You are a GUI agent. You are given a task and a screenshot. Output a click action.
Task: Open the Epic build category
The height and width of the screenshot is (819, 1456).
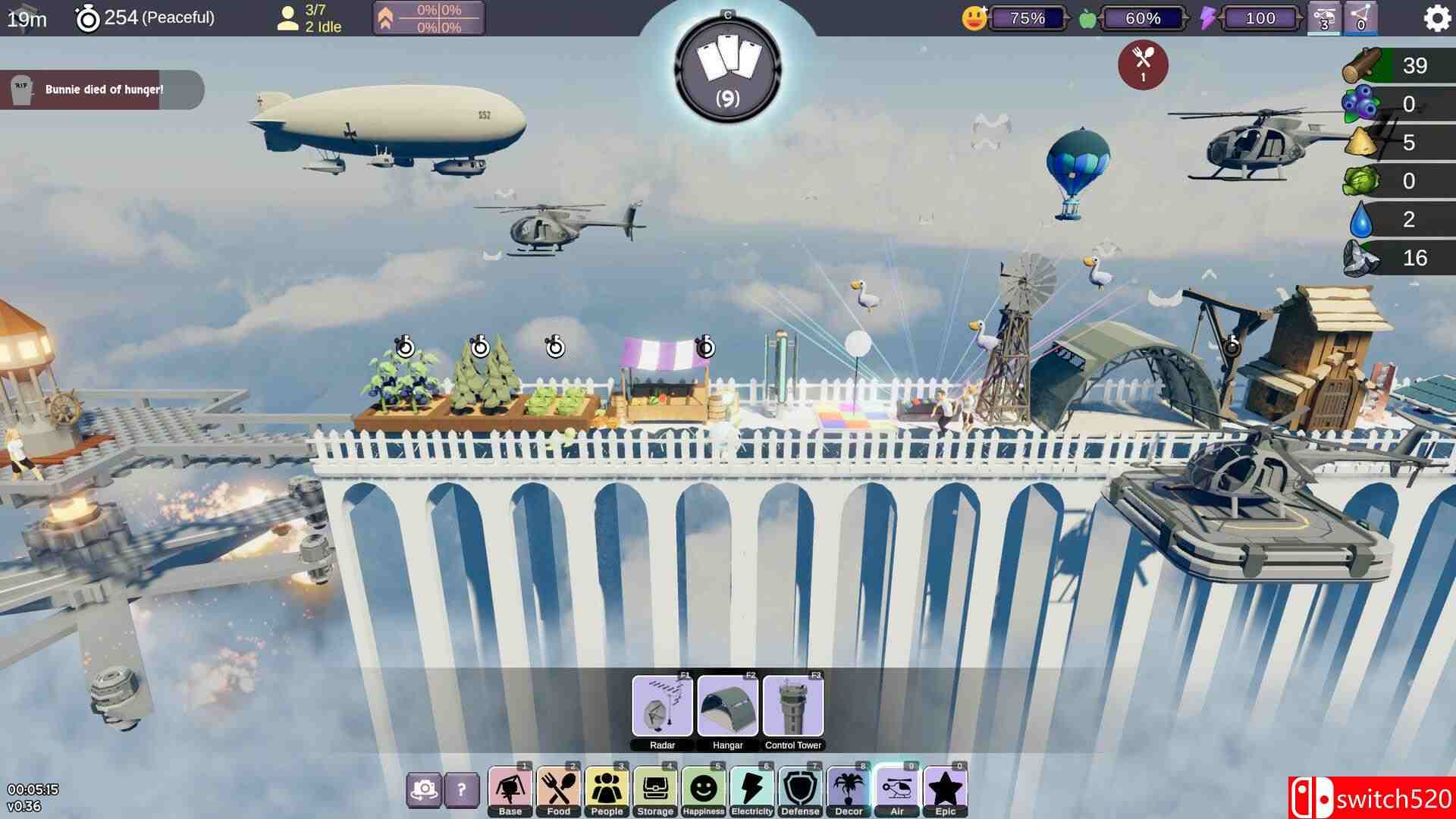(x=946, y=792)
